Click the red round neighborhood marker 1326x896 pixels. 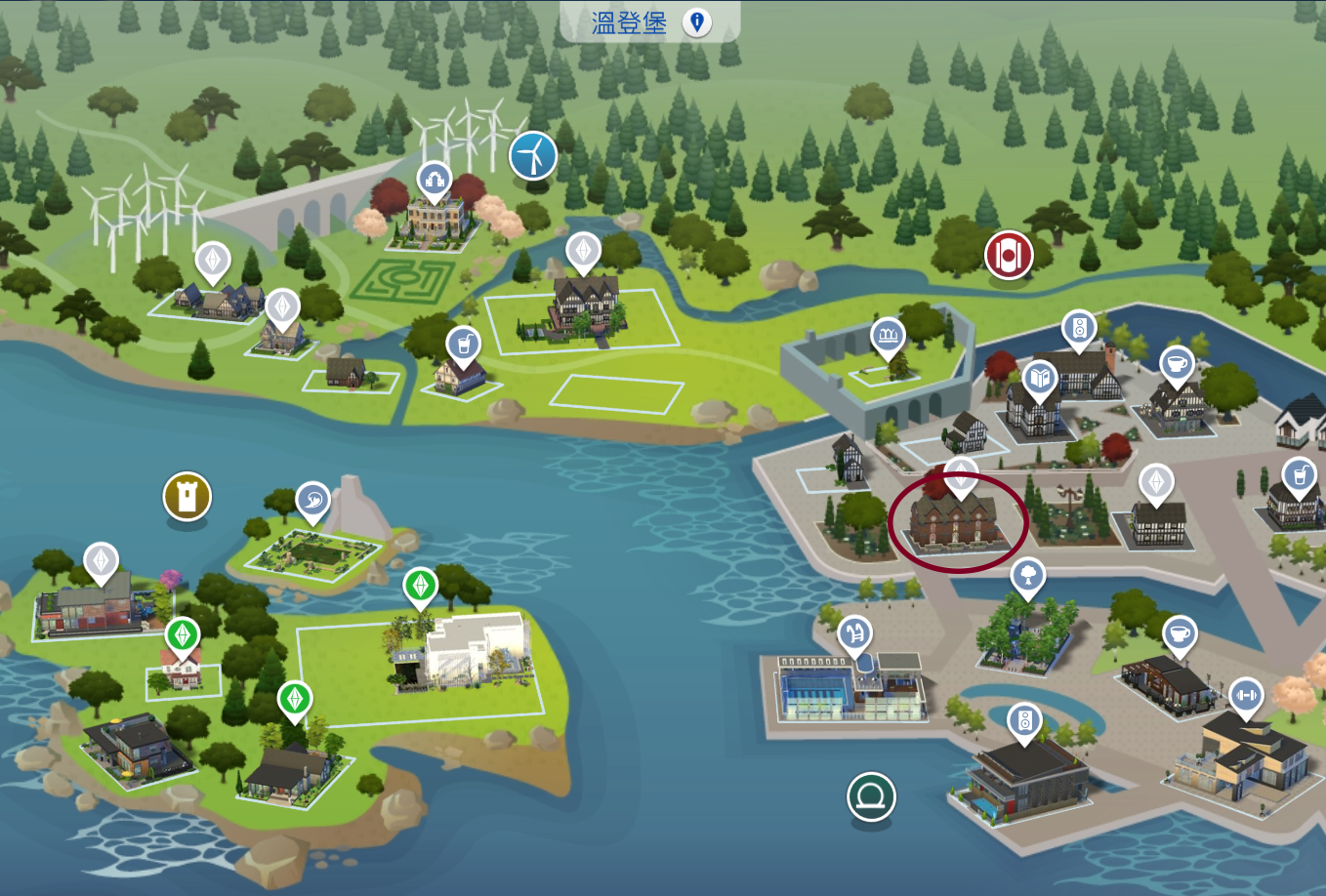coord(1008,256)
